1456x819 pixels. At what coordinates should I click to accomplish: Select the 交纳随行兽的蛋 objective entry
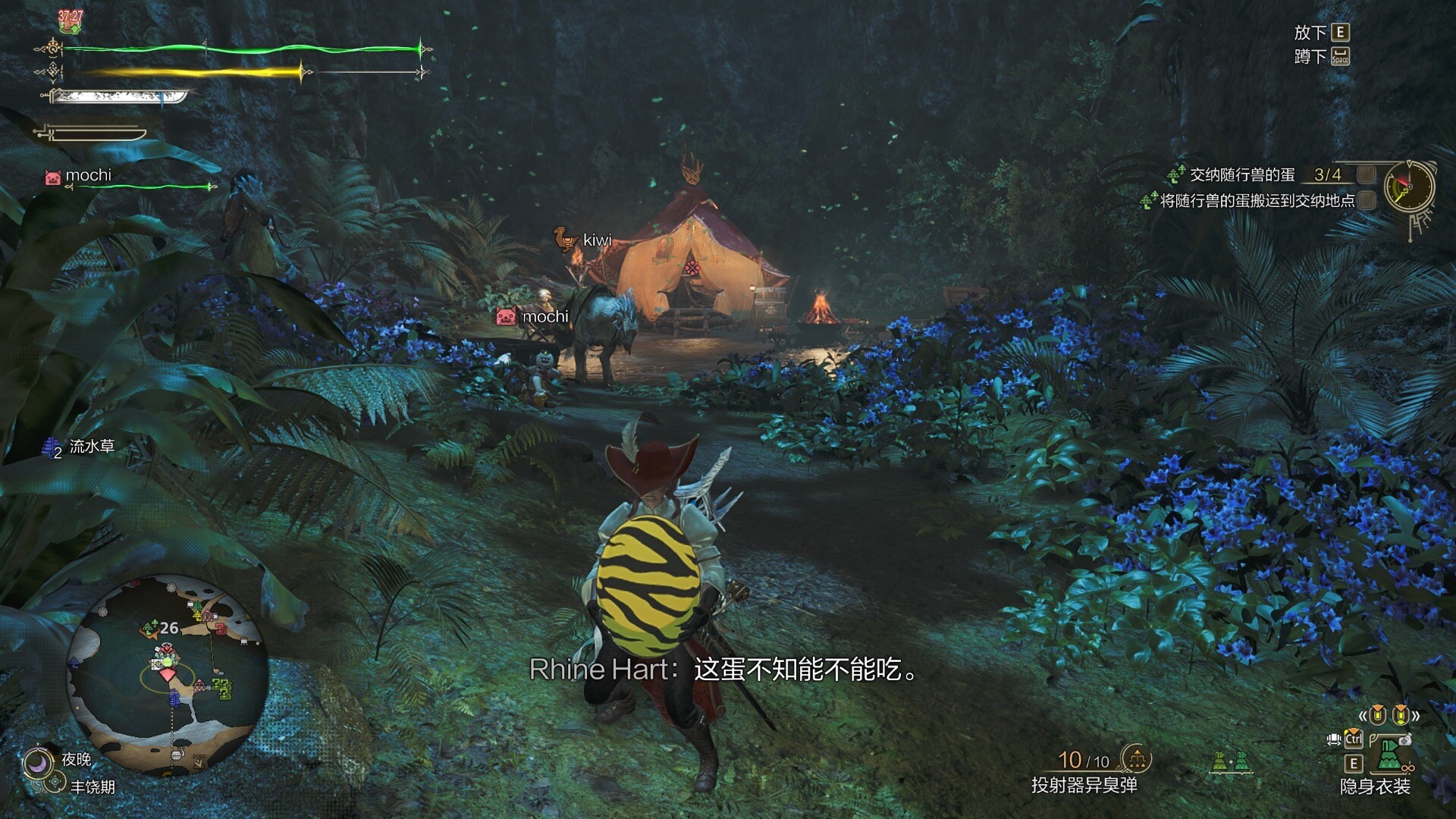tap(1241, 175)
